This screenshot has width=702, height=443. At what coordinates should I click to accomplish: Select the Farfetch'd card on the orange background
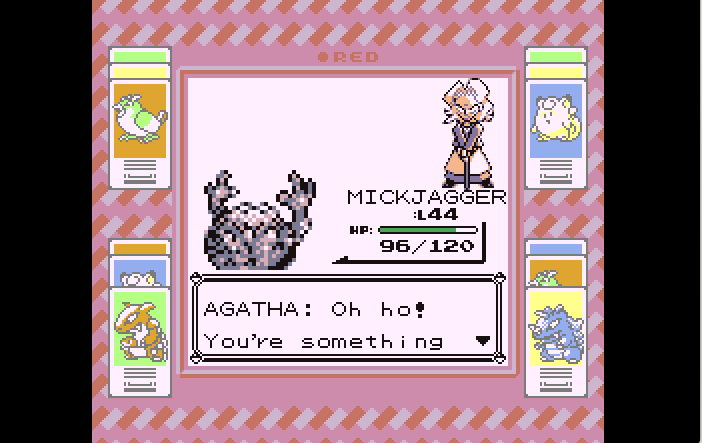click(x=139, y=118)
